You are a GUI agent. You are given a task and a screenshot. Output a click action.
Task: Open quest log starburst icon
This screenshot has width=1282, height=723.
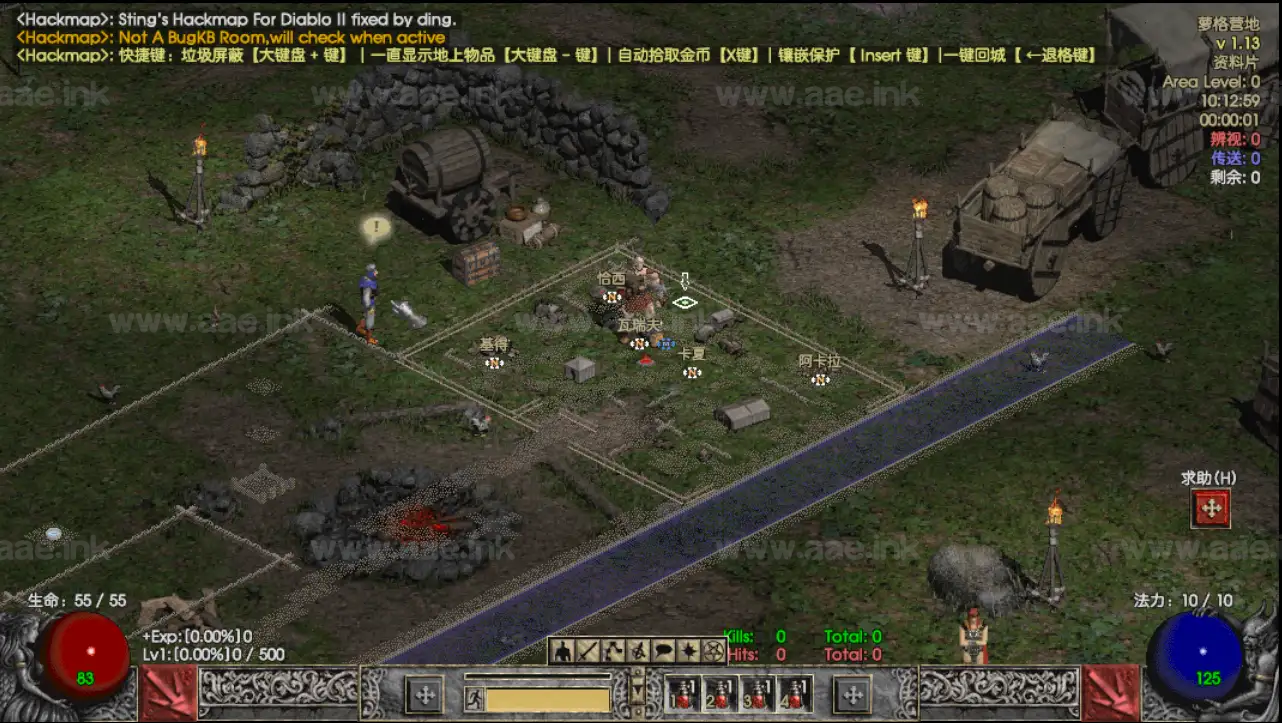click(x=688, y=651)
